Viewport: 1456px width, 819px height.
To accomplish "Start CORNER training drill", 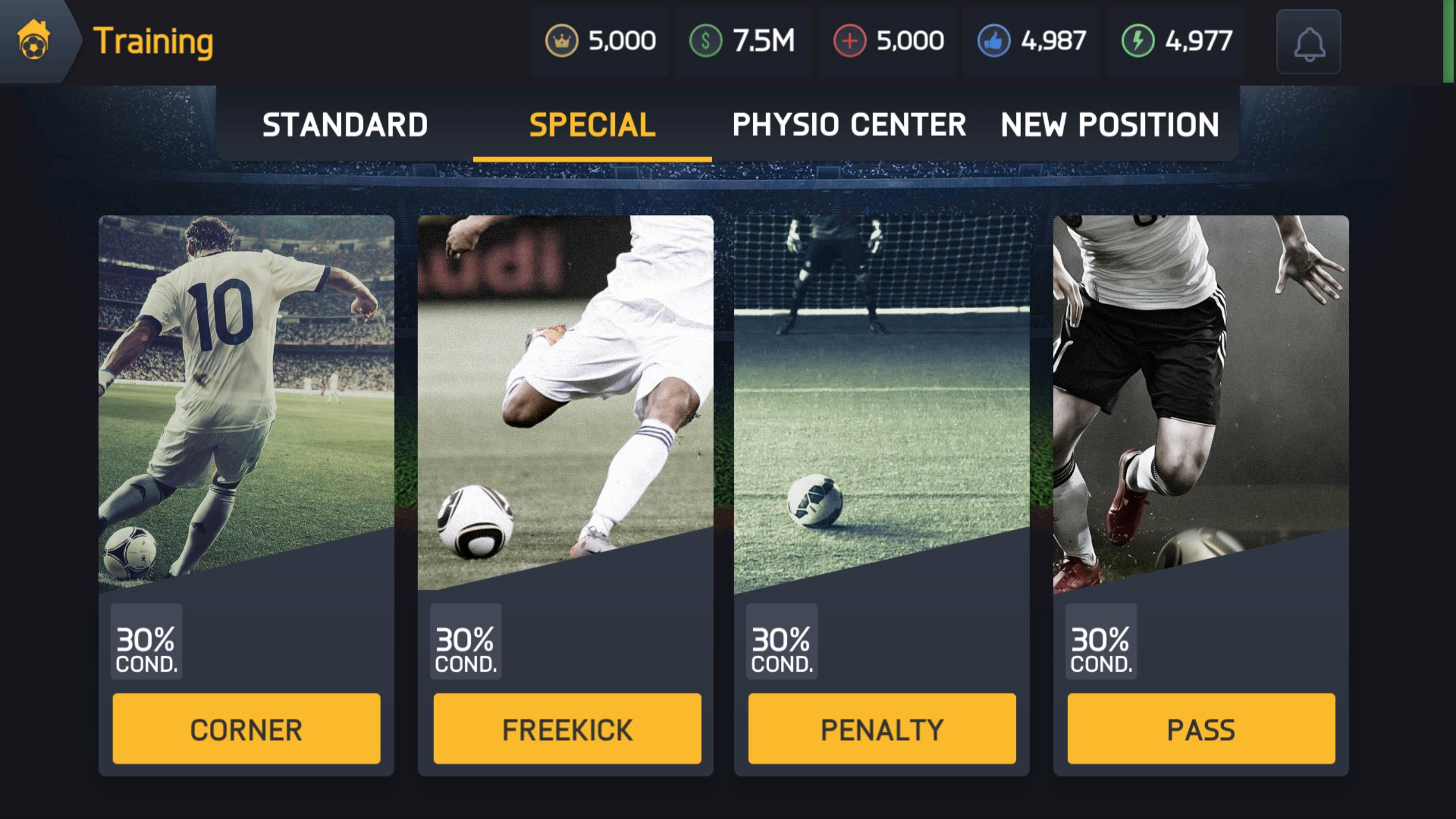I will pos(247,727).
